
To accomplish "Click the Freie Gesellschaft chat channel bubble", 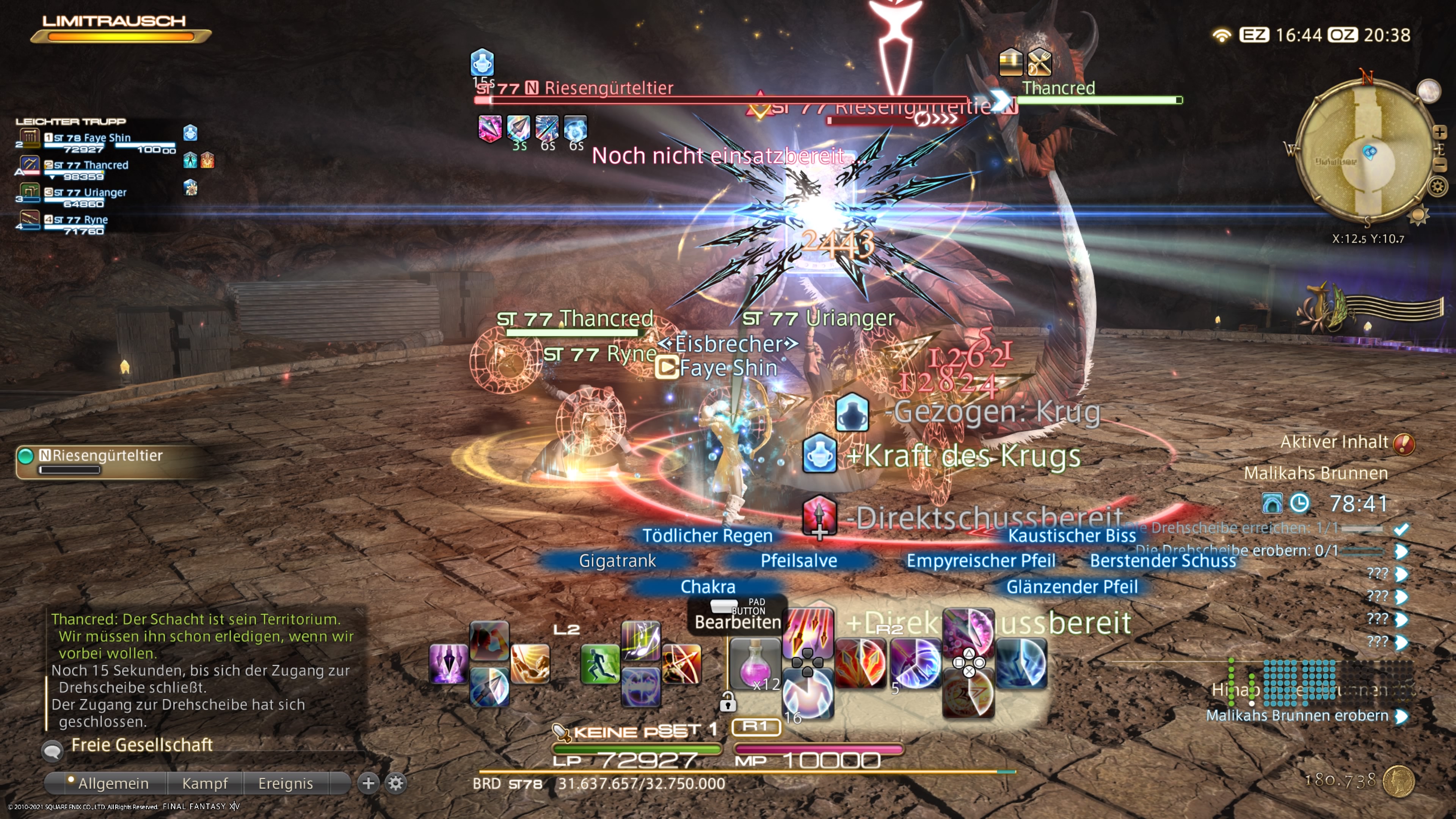I will pos(53,750).
